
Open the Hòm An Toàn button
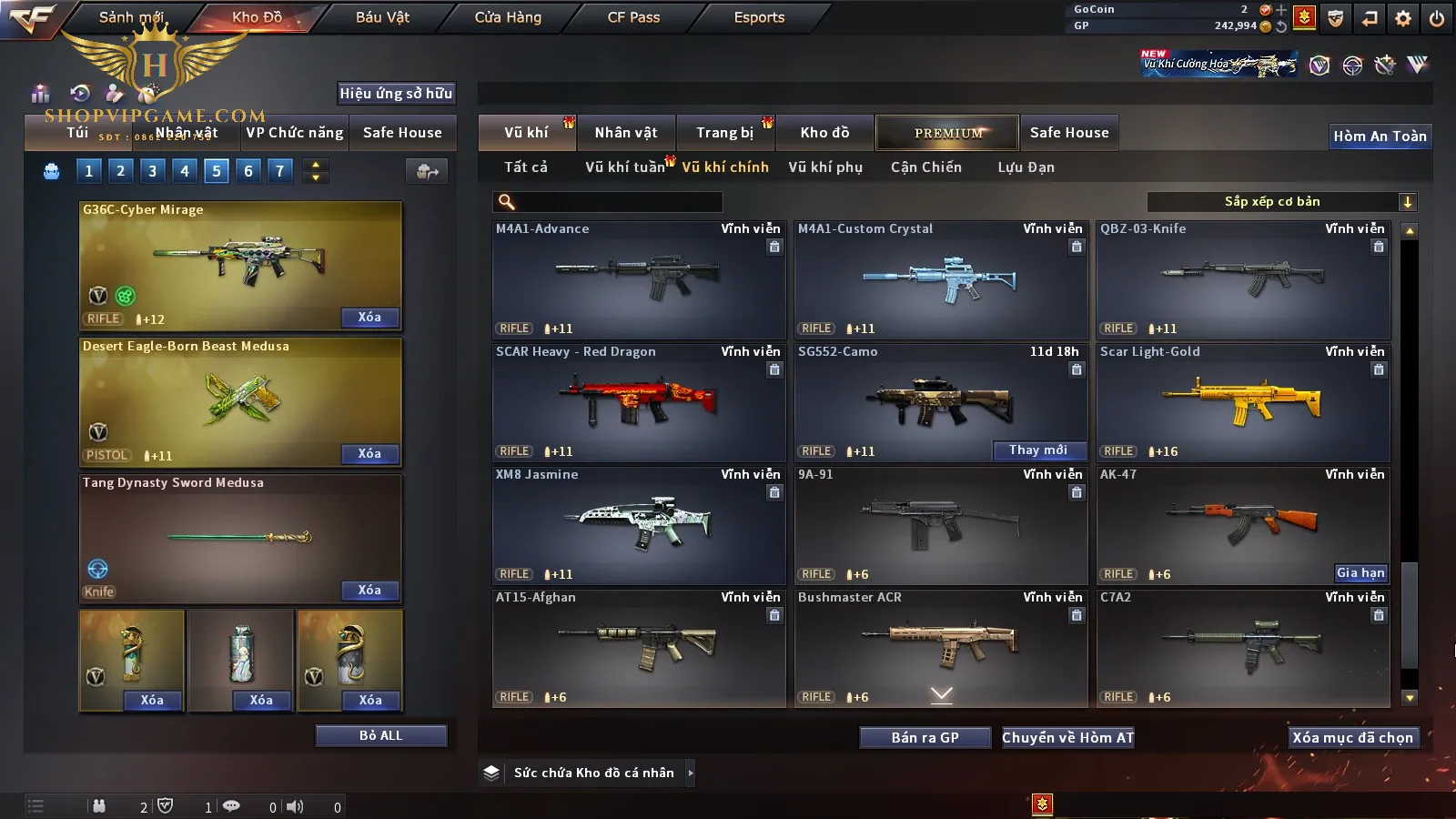pos(1380,136)
